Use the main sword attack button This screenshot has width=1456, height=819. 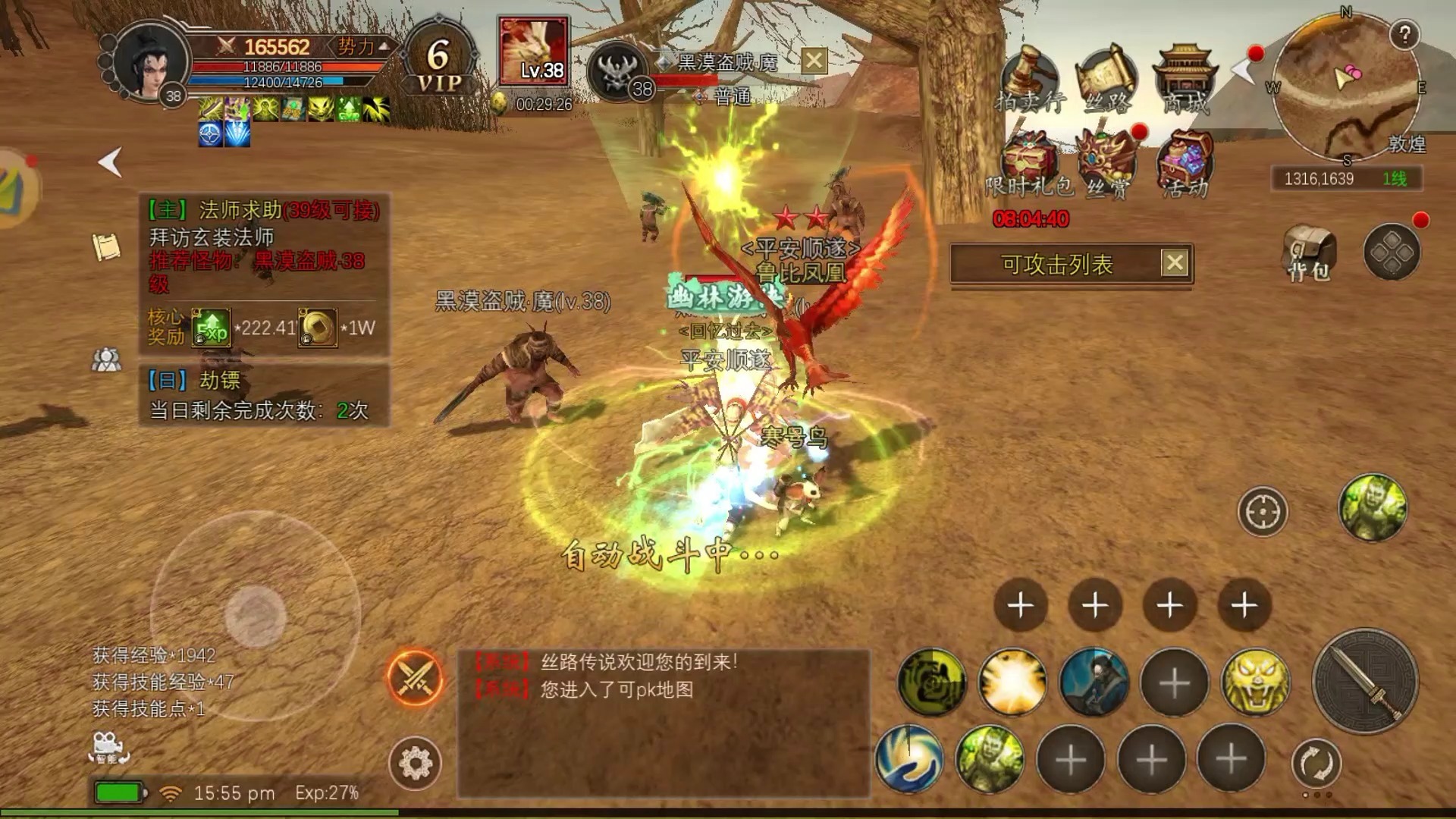tap(1365, 681)
